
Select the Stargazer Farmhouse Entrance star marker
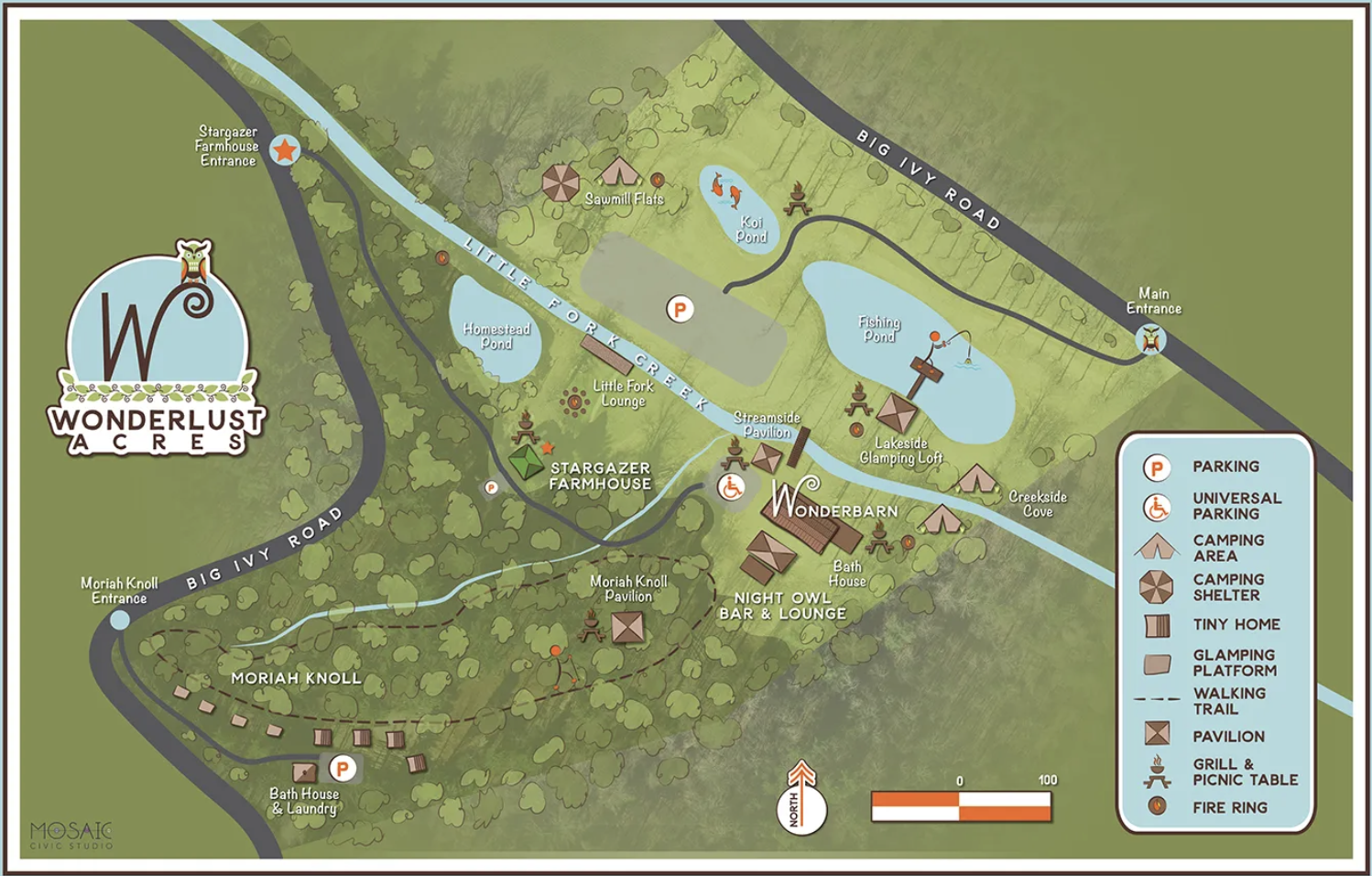tap(285, 149)
